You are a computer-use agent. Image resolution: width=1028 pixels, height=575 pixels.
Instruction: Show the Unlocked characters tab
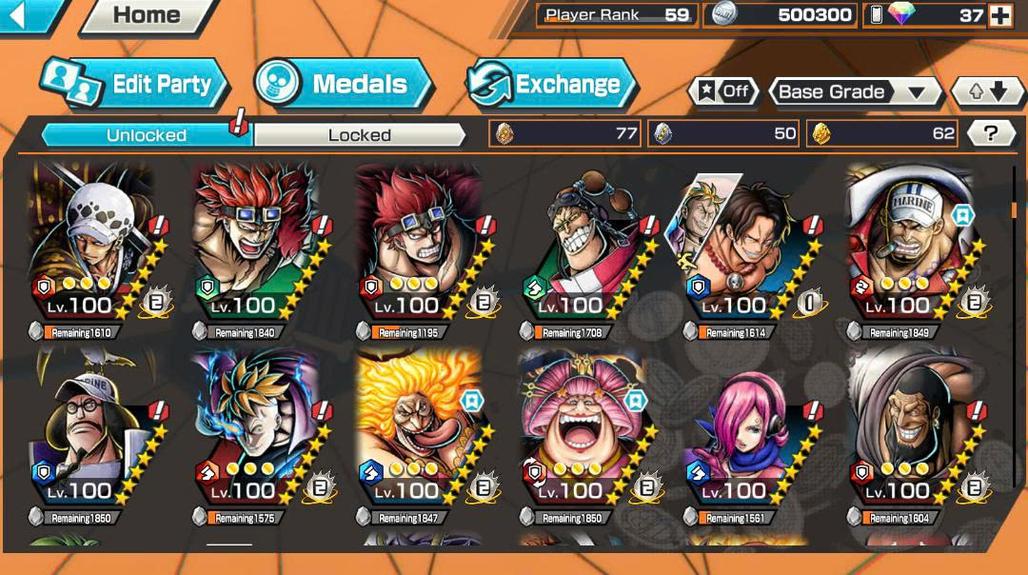[x=146, y=135]
